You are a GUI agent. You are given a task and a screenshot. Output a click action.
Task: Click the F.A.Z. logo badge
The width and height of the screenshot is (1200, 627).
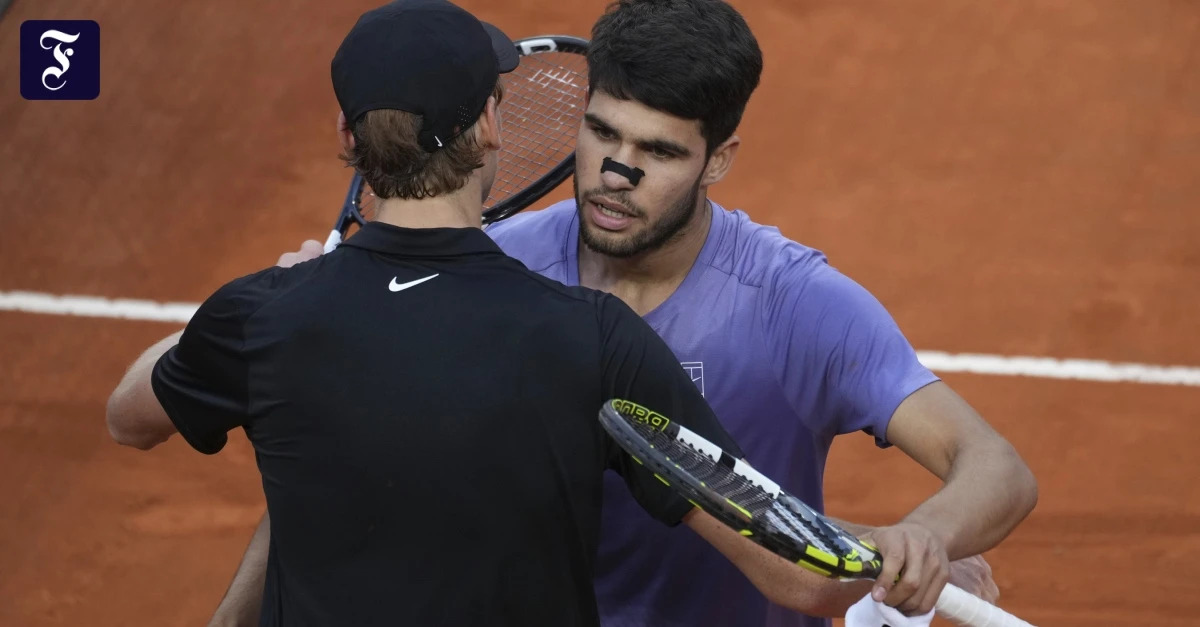[60, 60]
